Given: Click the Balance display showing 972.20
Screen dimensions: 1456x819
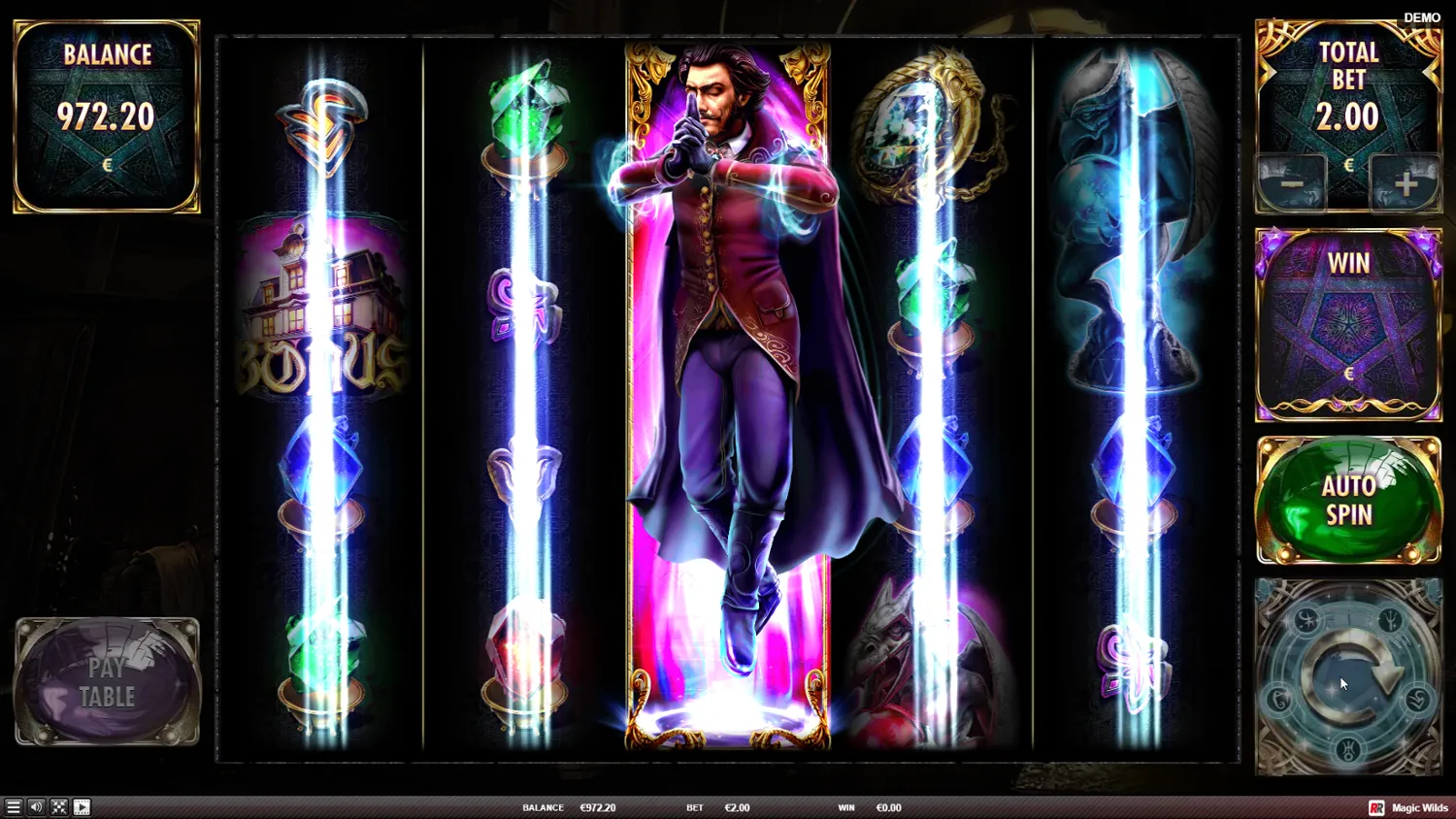Looking at the screenshot, I should tap(106, 116).
